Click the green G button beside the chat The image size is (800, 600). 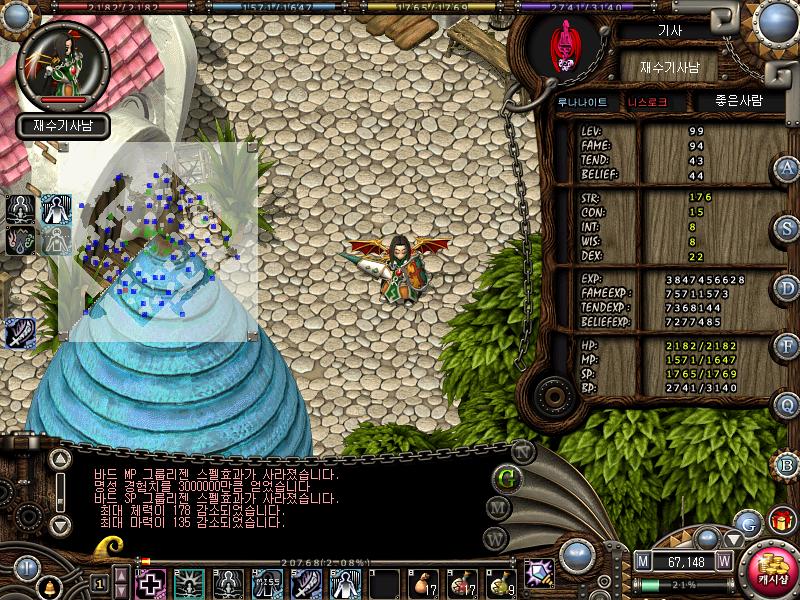(x=507, y=477)
